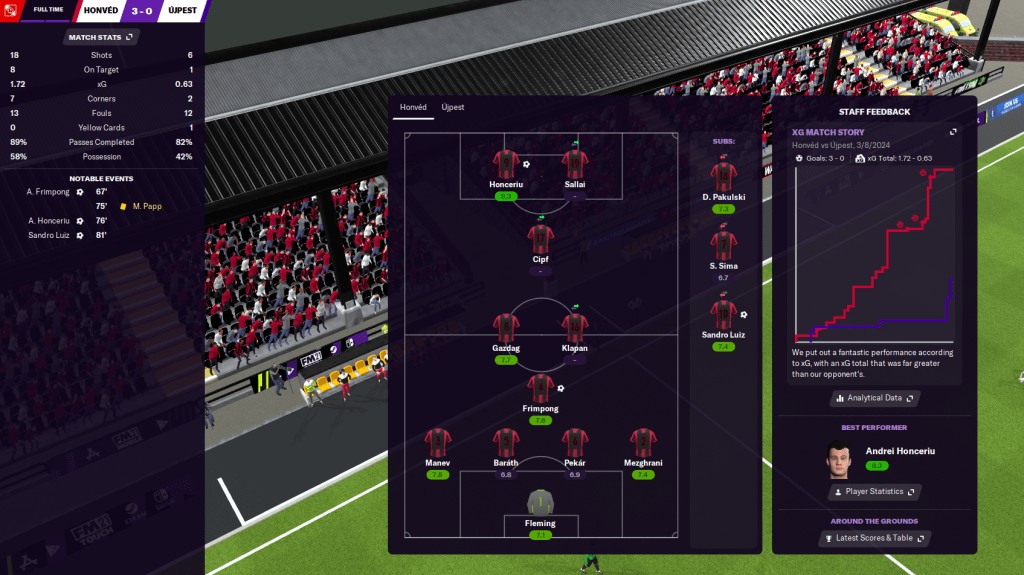Select substitute S. Sima
Viewport: 1024px width, 575px height.
click(x=724, y=247)
